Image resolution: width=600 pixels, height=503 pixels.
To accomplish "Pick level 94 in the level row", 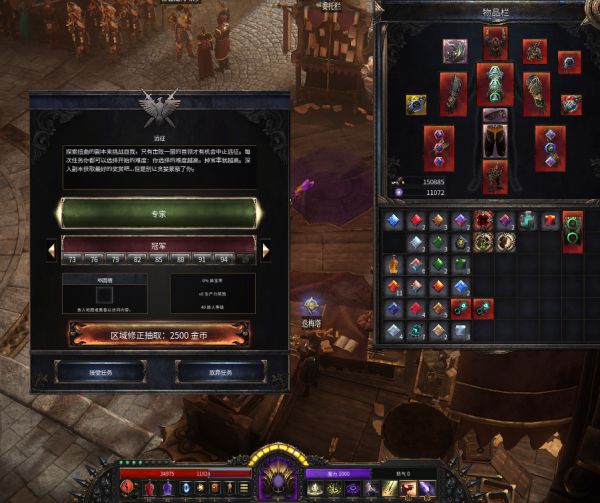I will coord(223,259).
